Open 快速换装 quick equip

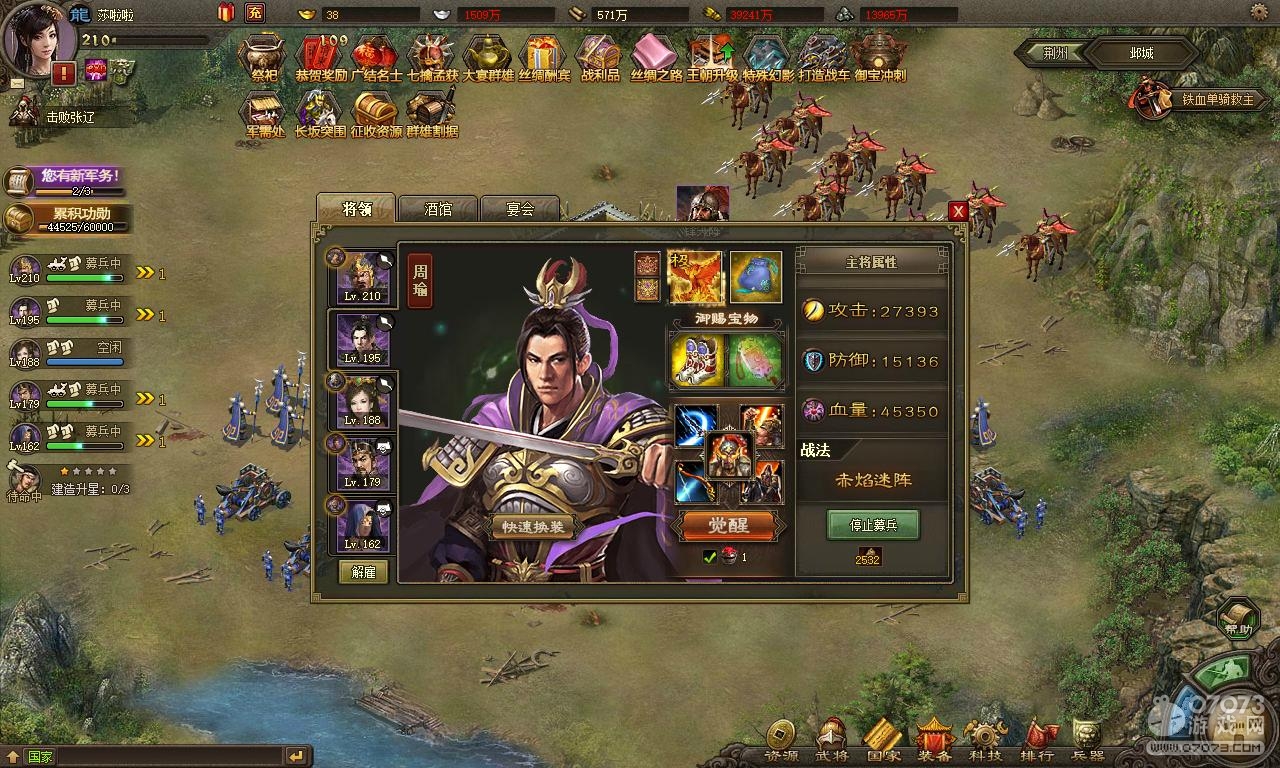[533, 526]
